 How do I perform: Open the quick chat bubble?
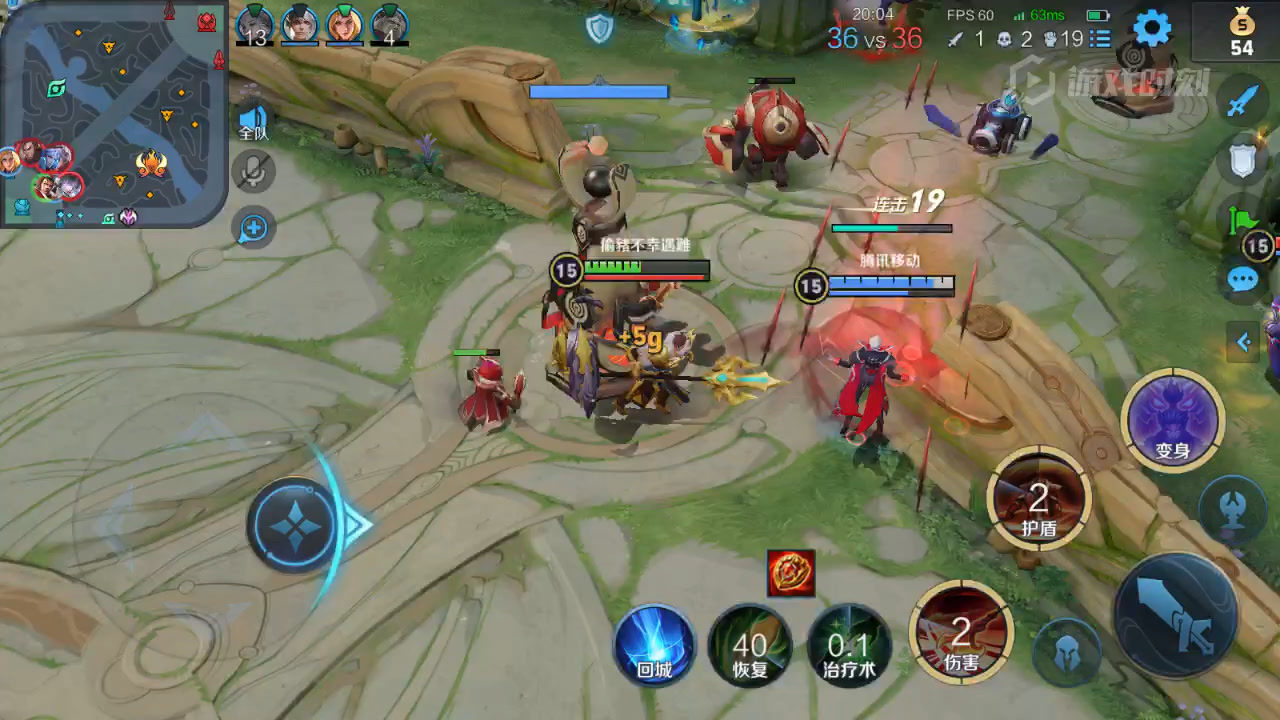pyautogui.click(x=1242, y=279)
